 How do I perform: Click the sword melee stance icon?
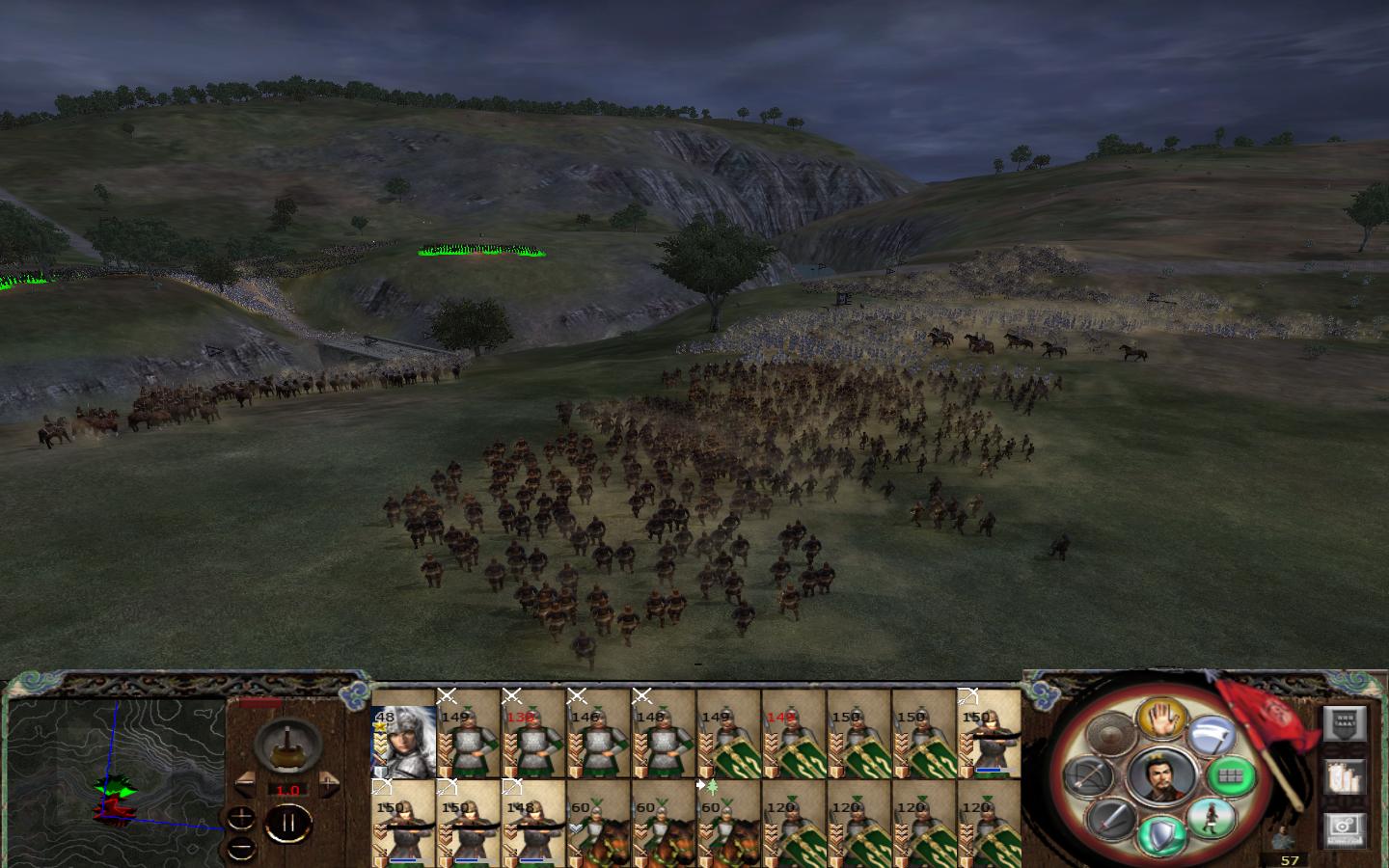(1109, 820)
